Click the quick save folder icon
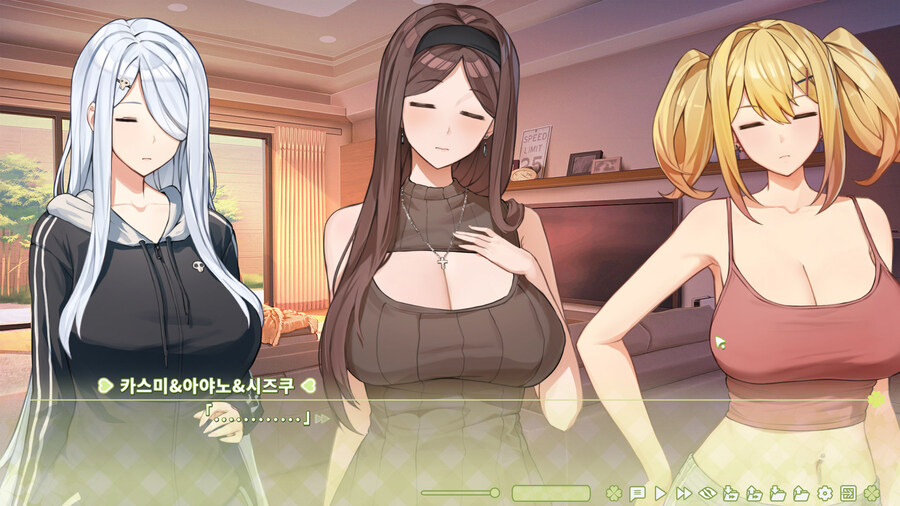This screenshot has height=506, width=900. (731, 493)
